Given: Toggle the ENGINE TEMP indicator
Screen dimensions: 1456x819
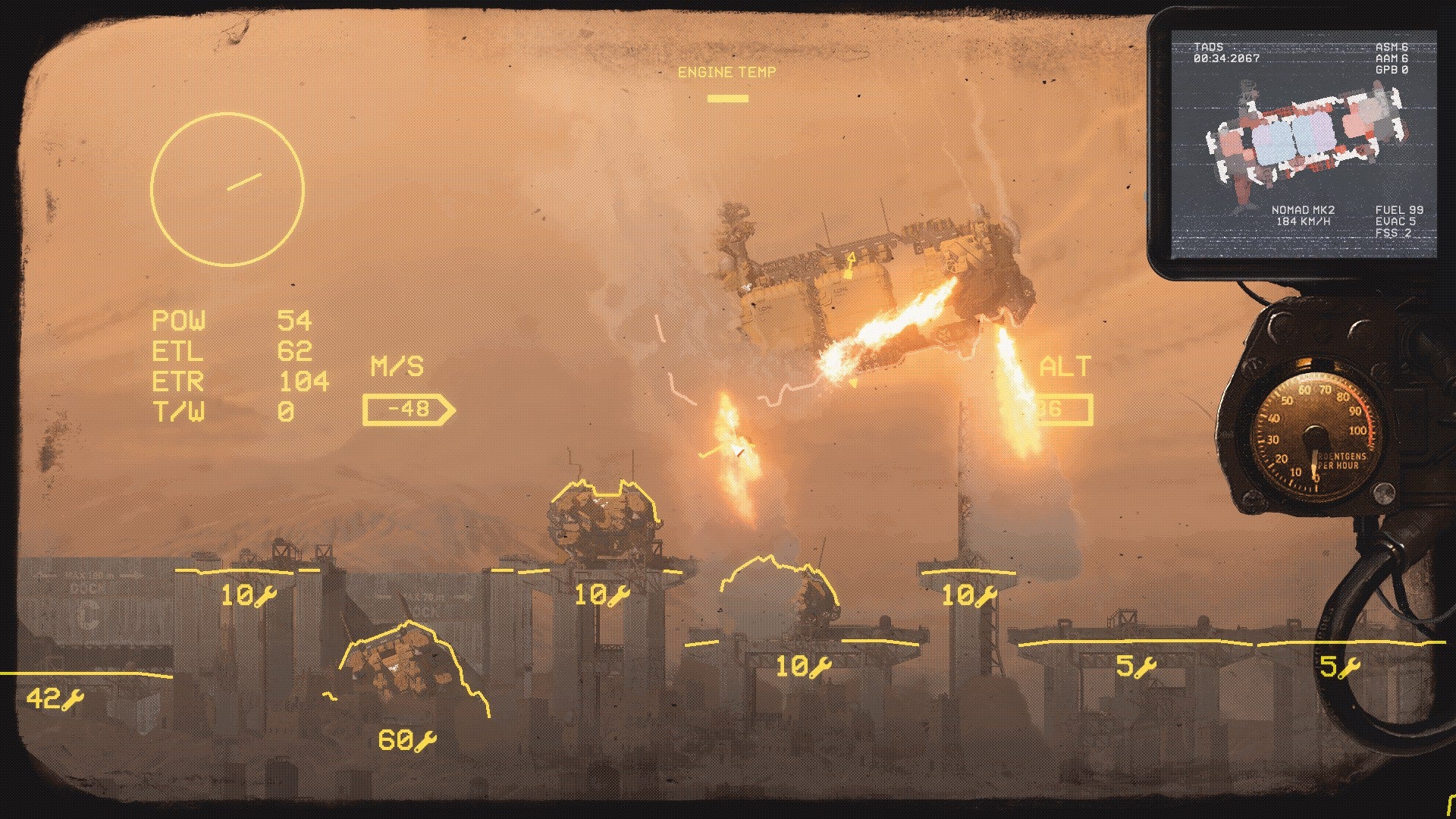Looking at the screenshot, I should coord(727,73).
